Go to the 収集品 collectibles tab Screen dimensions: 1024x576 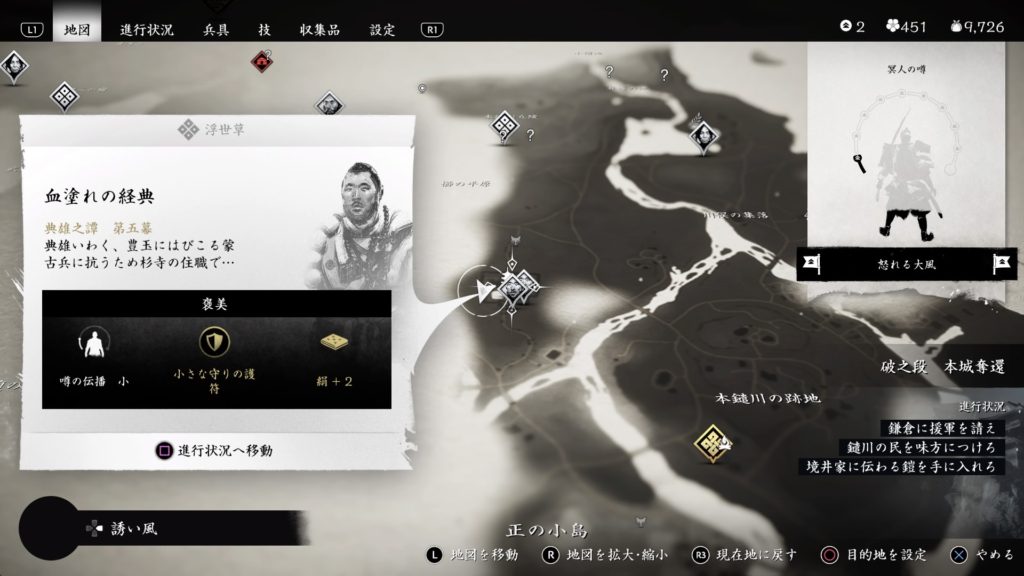pos(320,29)
